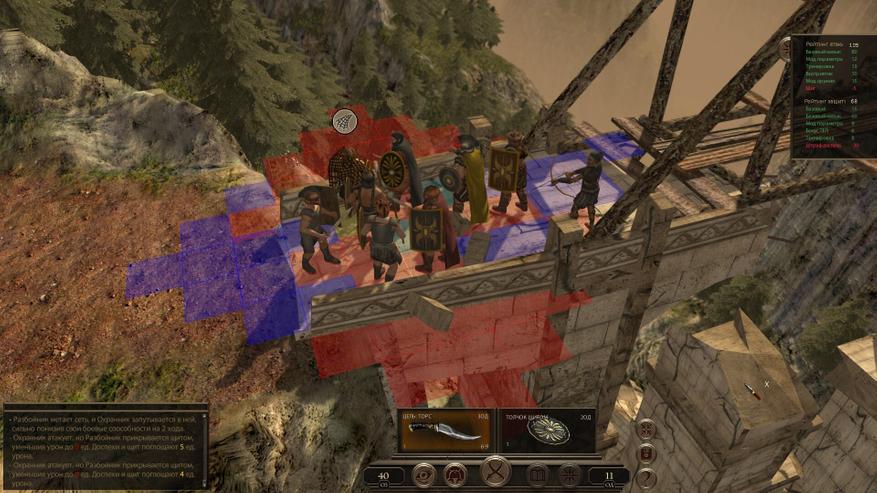Open the question mark help button

coord(647,477)
